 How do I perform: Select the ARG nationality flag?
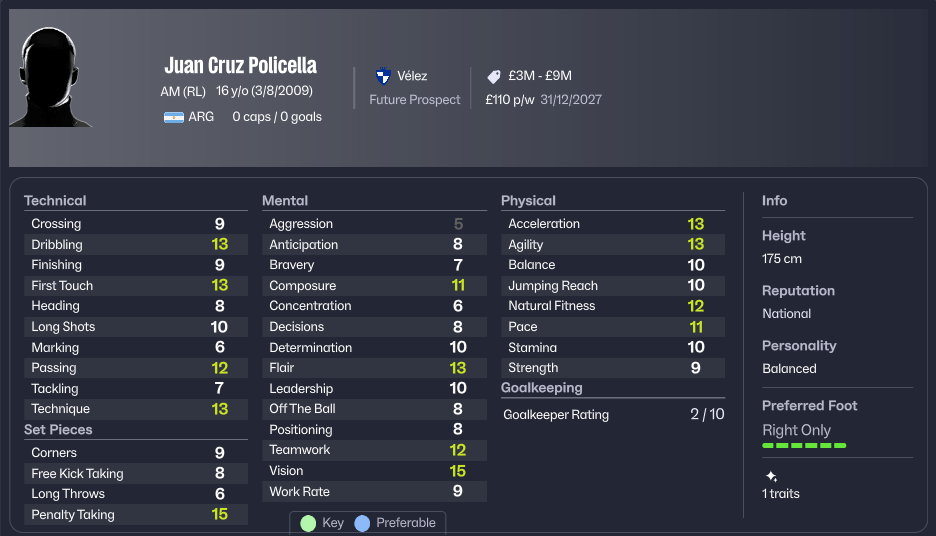coord(174,117)
